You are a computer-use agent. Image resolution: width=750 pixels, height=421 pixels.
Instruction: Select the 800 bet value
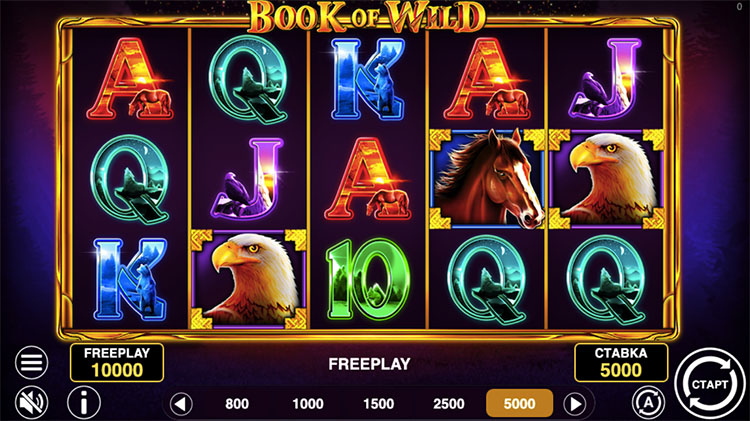click(x=237, y=404)
